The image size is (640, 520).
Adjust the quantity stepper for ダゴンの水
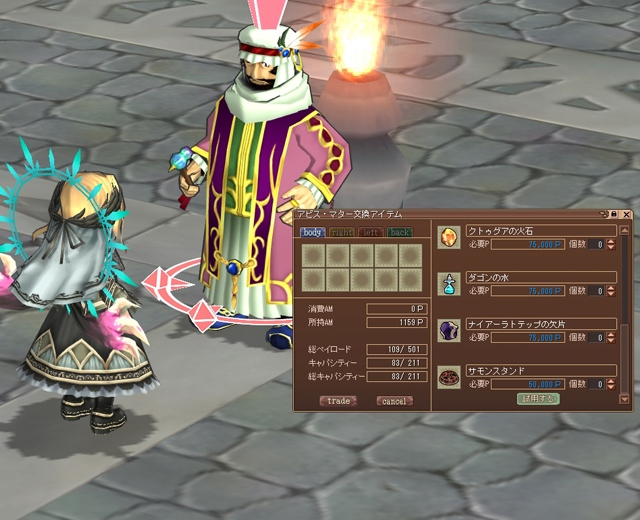pos(611,291)
